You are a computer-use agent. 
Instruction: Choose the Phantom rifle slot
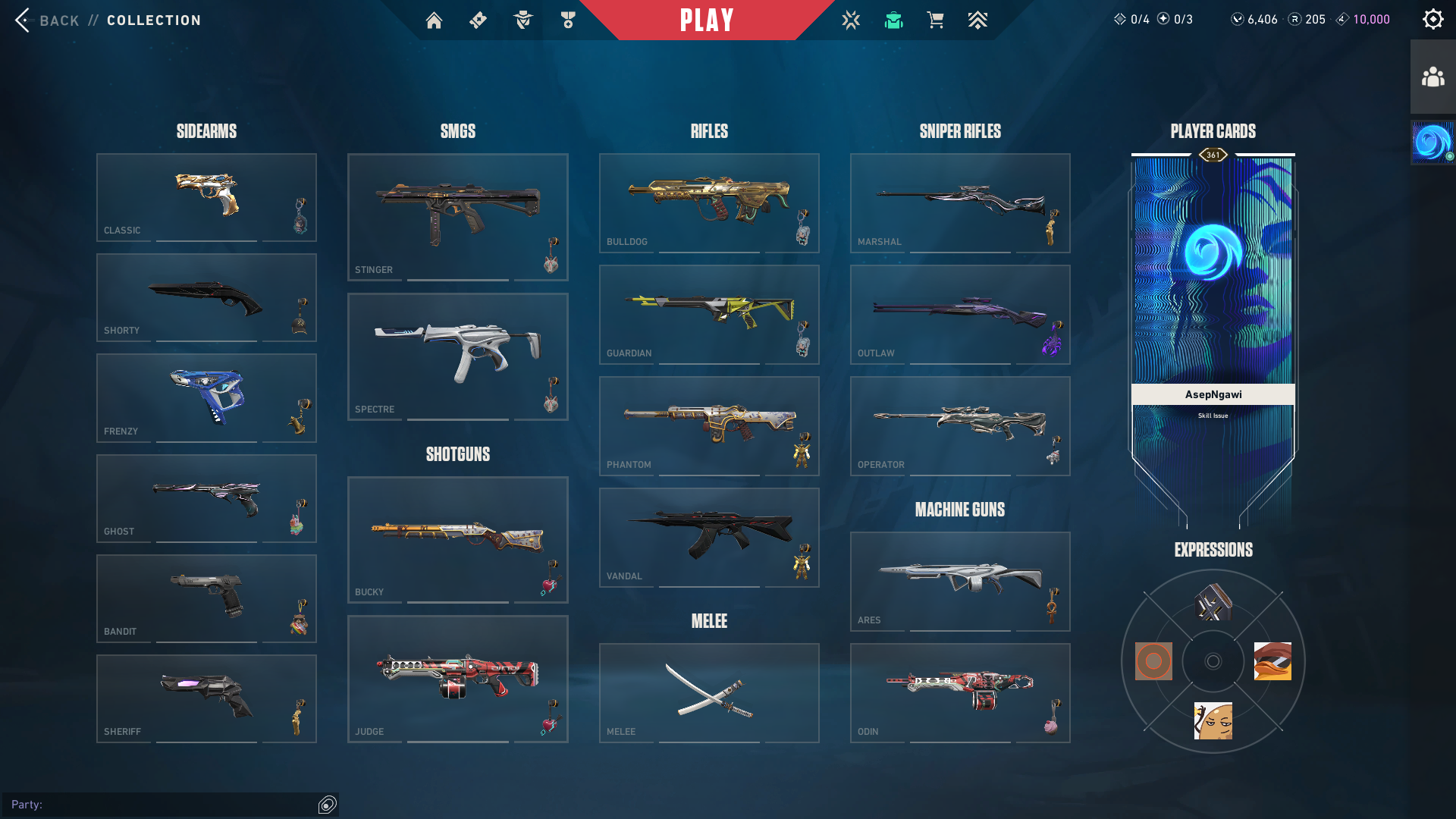click(x=708, y=425)
